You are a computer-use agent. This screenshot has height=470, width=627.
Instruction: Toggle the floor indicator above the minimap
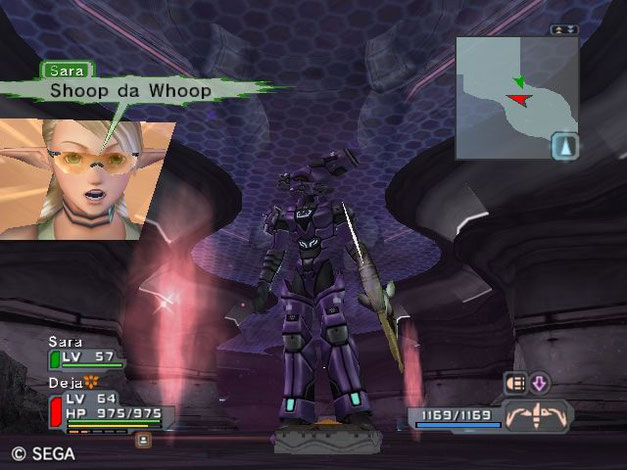point(565,30)
